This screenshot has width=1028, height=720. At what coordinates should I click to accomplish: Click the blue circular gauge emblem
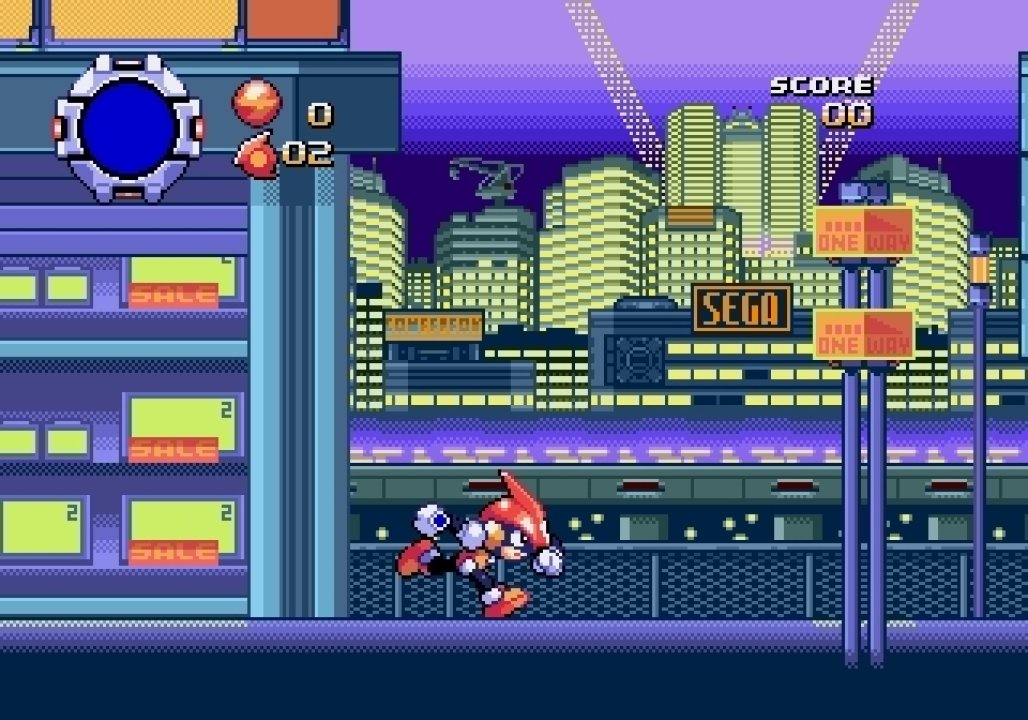128,129
